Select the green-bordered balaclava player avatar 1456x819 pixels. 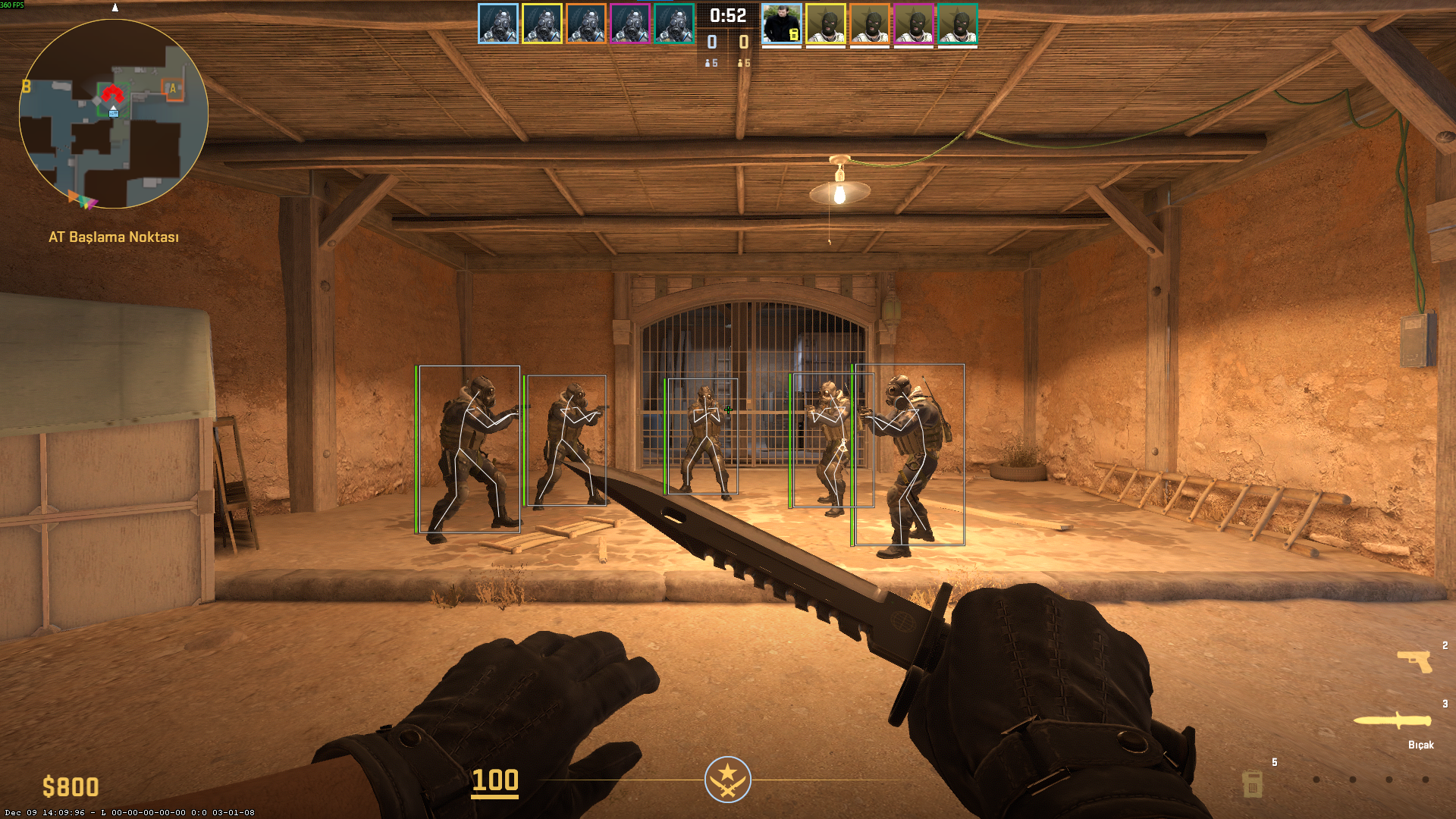click(x=958, y=24)
